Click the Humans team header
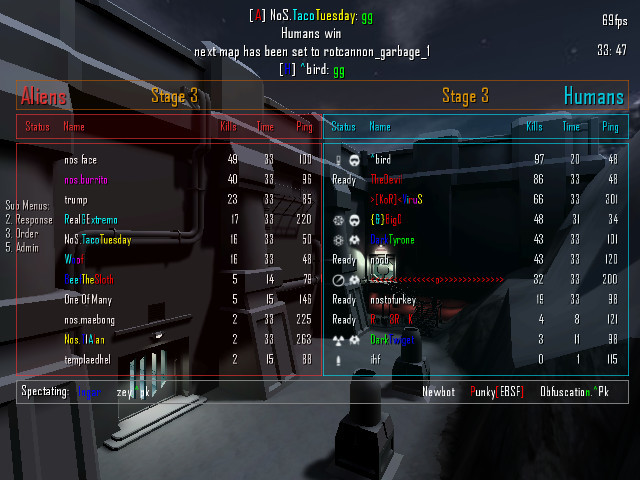This screenshot has height=480, width=640. point(593,97)
